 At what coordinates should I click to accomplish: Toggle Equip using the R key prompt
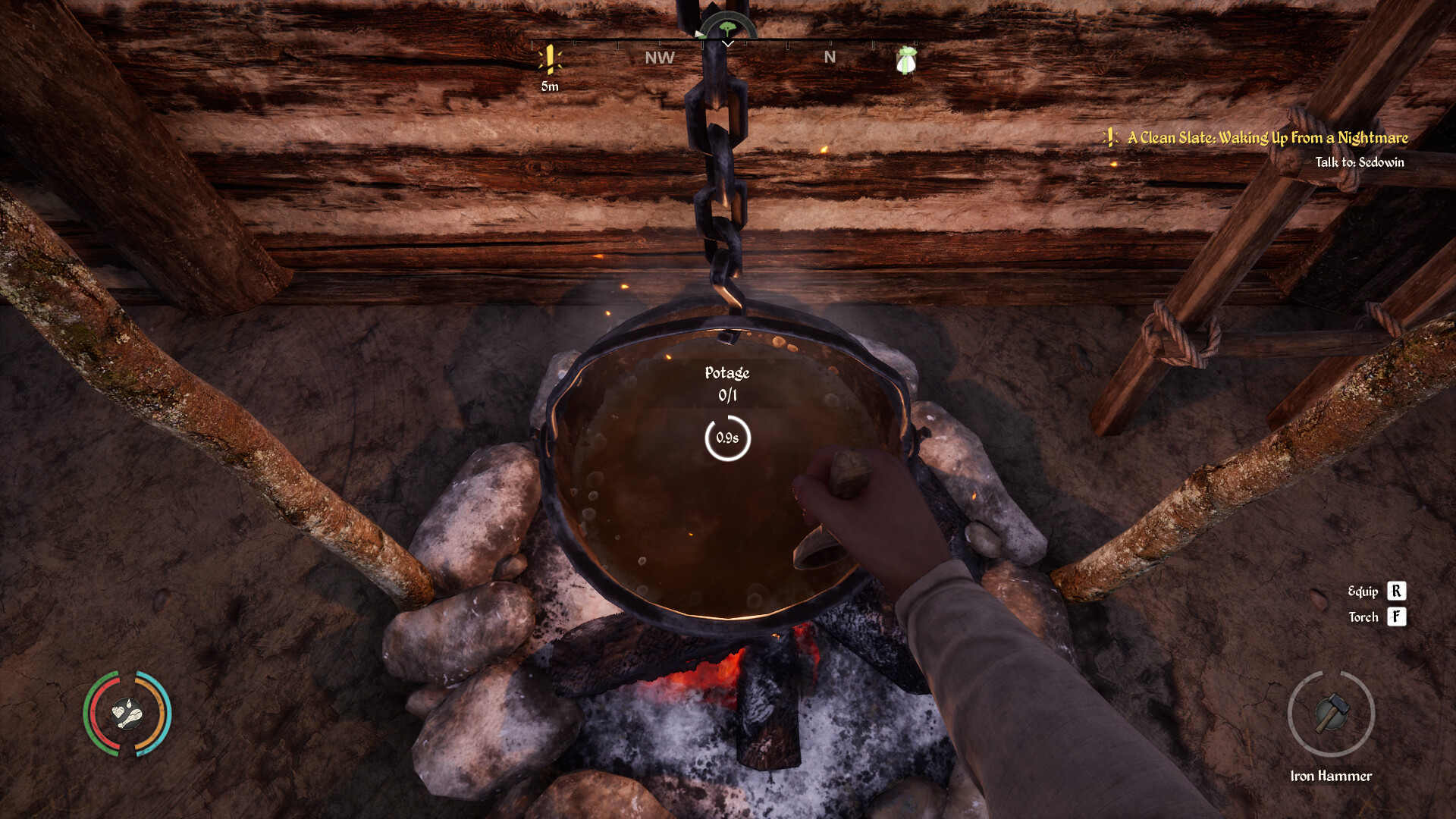click(x=1395, y=591)
